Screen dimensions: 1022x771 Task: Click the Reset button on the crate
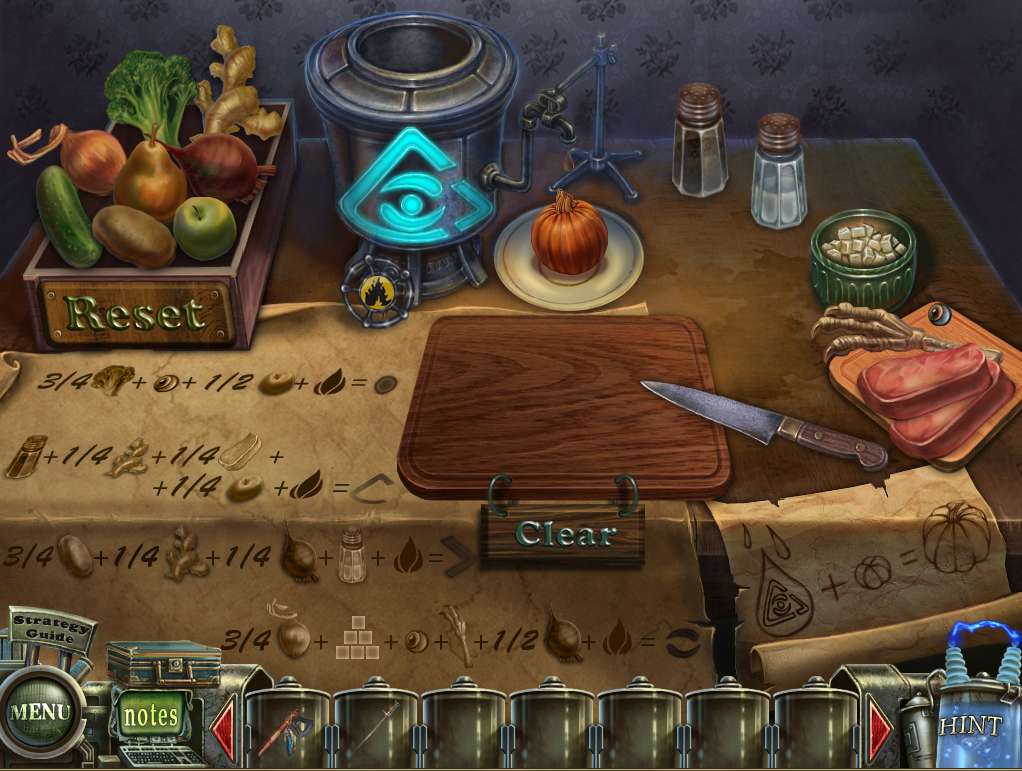[137, 313]
